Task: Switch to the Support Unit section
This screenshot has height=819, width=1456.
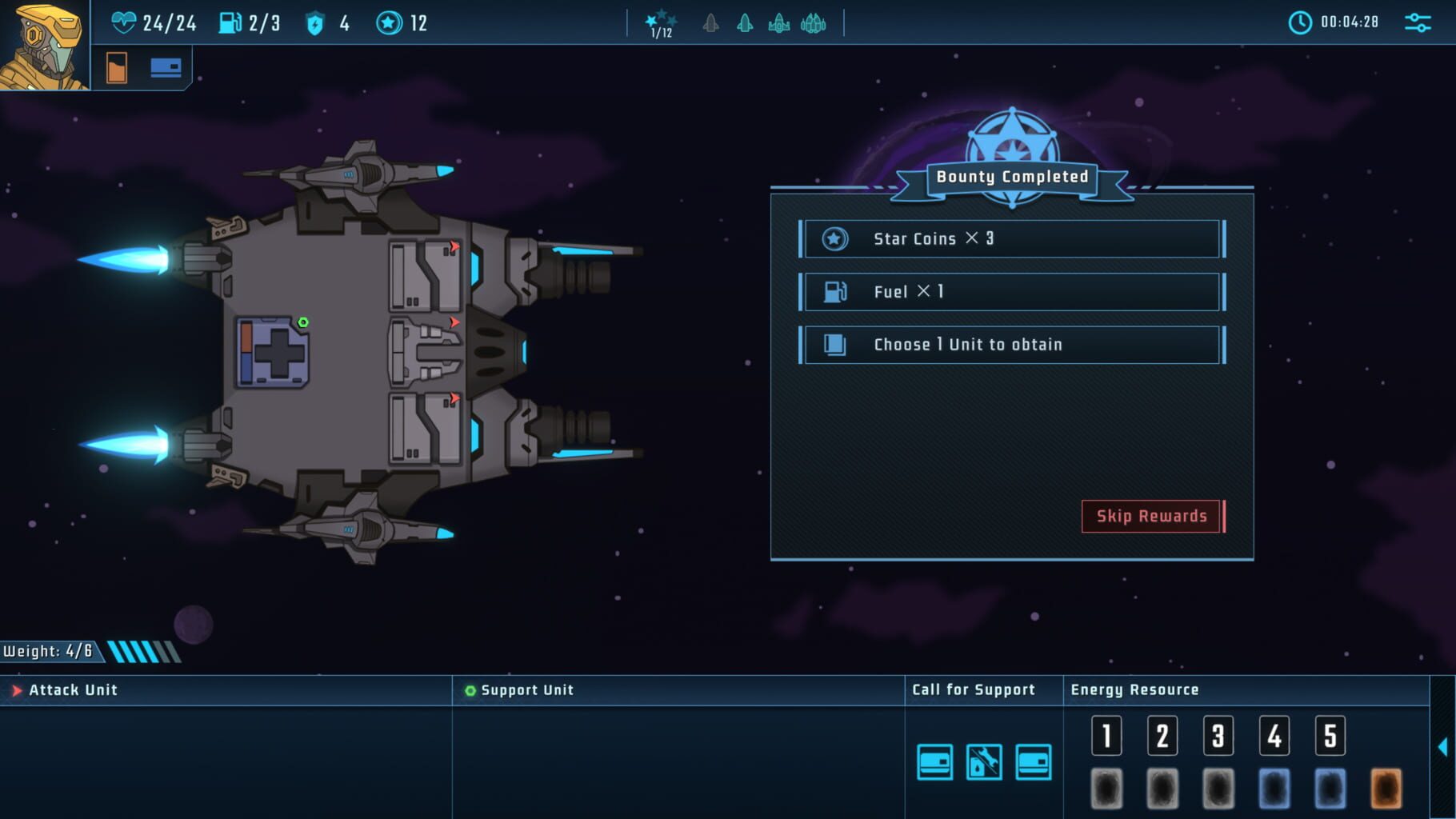Action: [x=524, y=689]
